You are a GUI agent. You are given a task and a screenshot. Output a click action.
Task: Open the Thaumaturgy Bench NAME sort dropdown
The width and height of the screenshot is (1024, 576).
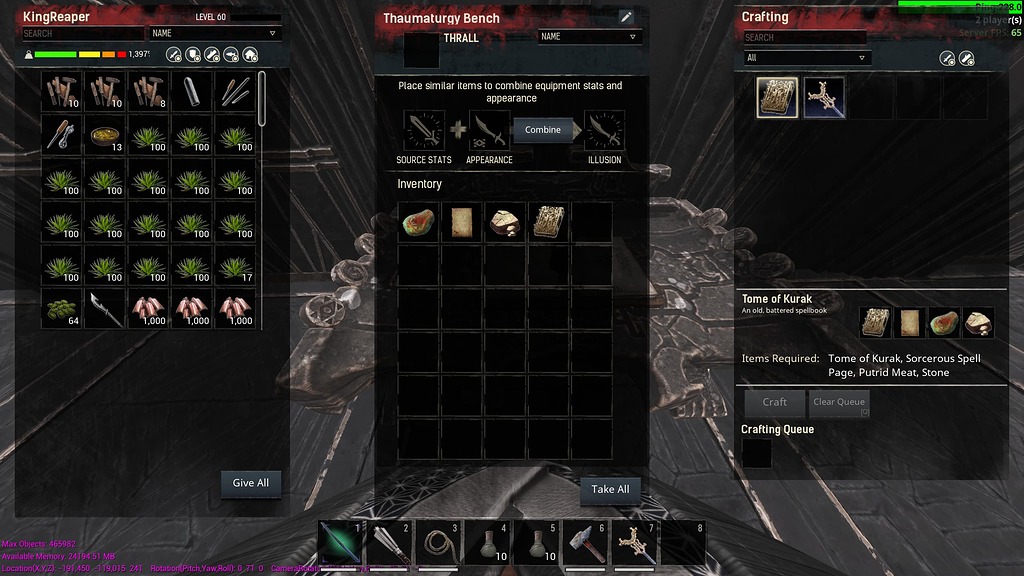(x=589, y=37)
